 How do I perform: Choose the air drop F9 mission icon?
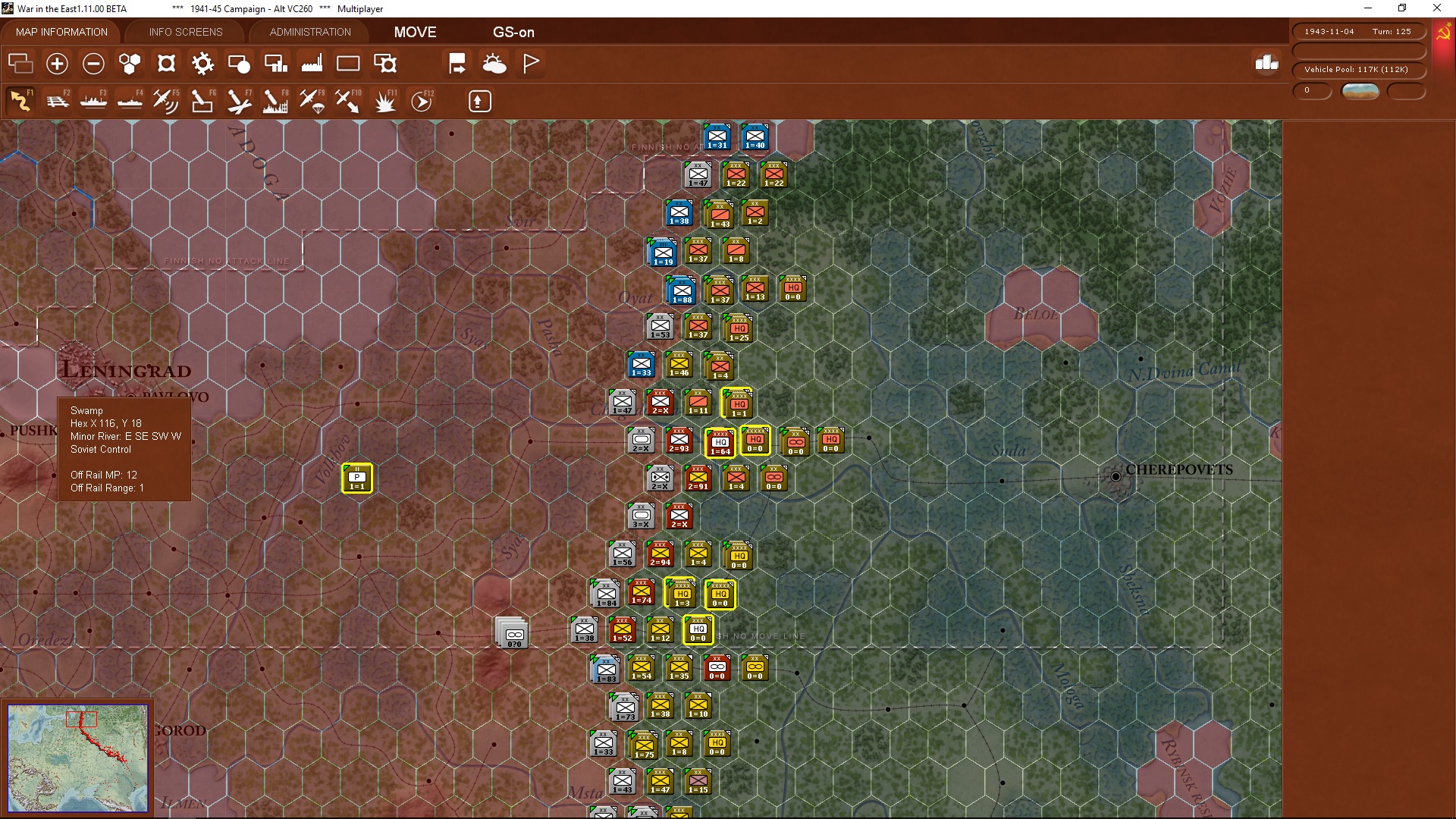pyautogui.click(x=311, y=101)
